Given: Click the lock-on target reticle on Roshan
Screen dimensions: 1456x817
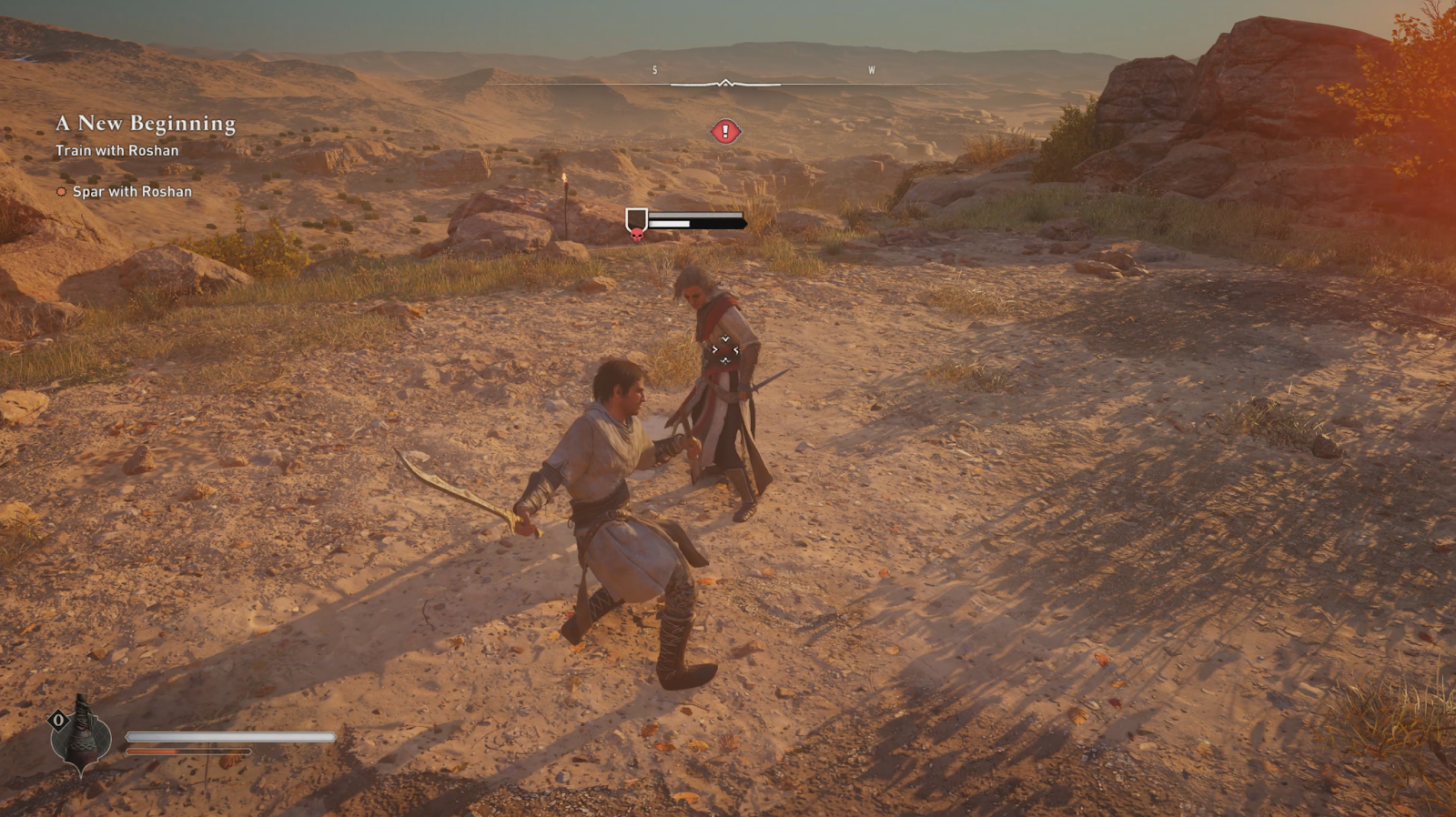Looking at the screenshot, I should [725, 349].
